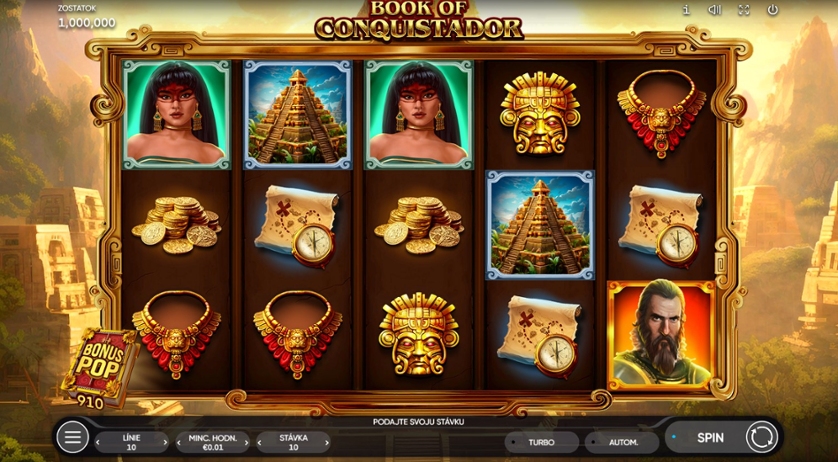Show the game info panel

tap(686, 10)
